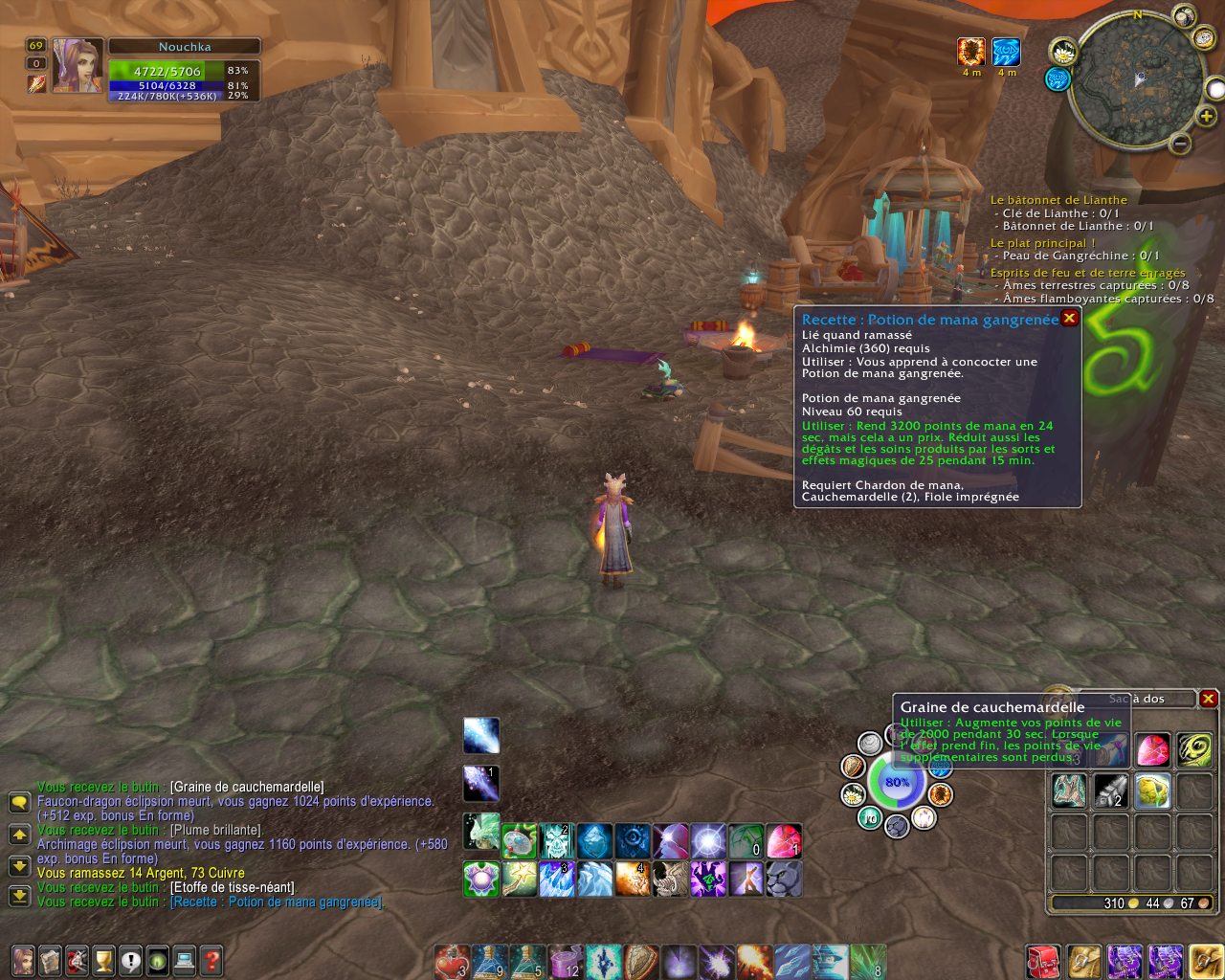Image resolution: width=1225 pixels, height=980 pixels.
Task: Zoom in on the minimap
Action: (x=1206, y=116)
